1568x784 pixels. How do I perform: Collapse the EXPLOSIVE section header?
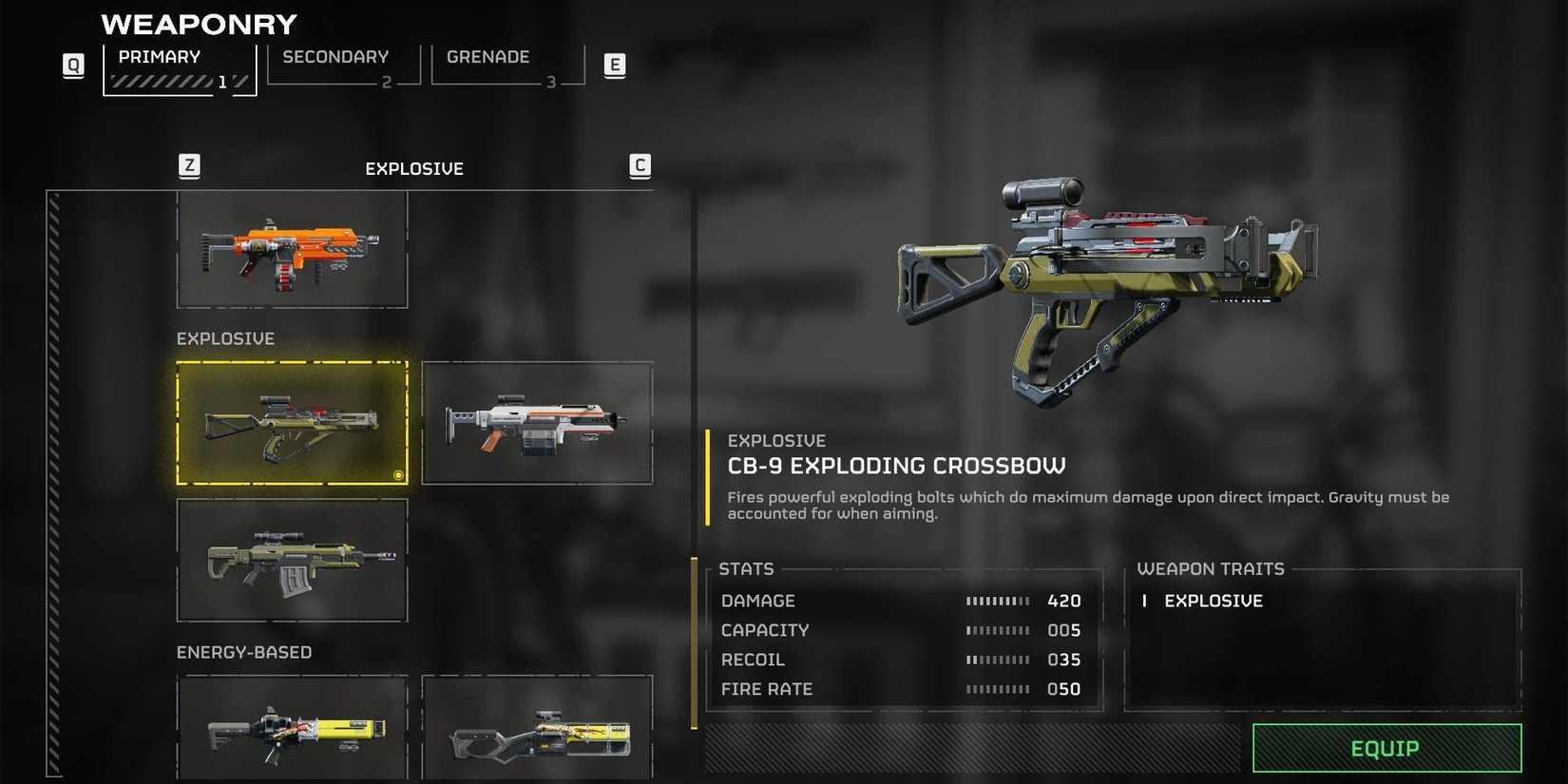224,337
